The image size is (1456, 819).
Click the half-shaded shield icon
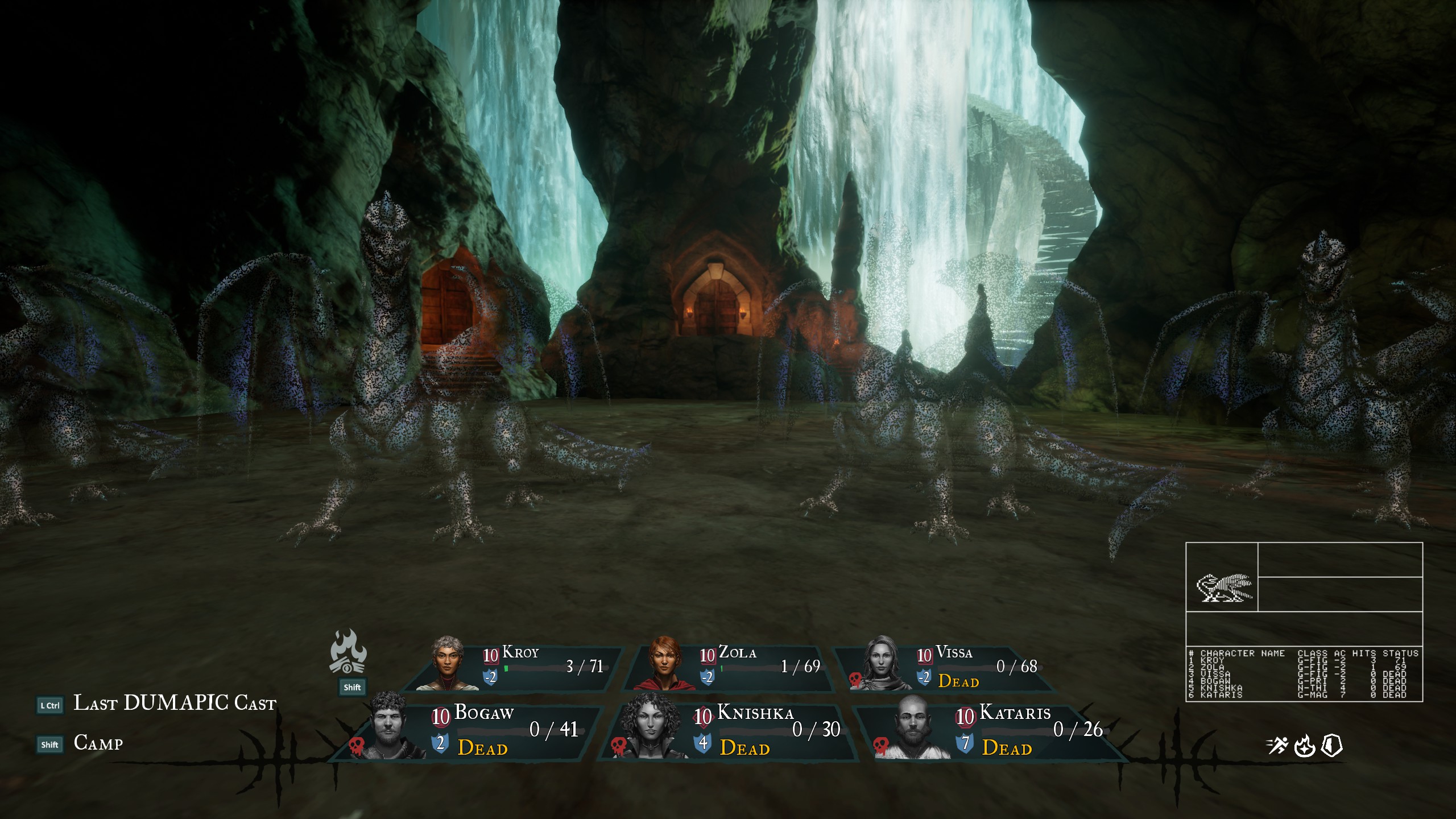tap(1331, 746)
